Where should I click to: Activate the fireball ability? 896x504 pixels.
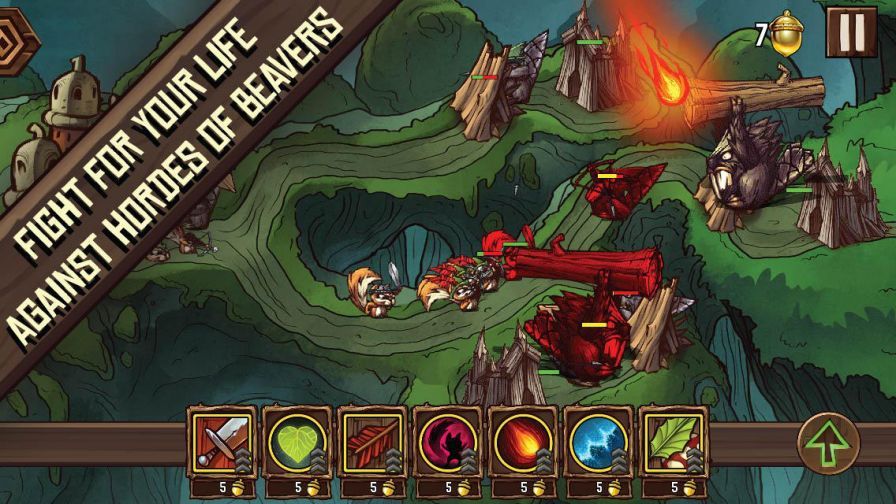522,440
